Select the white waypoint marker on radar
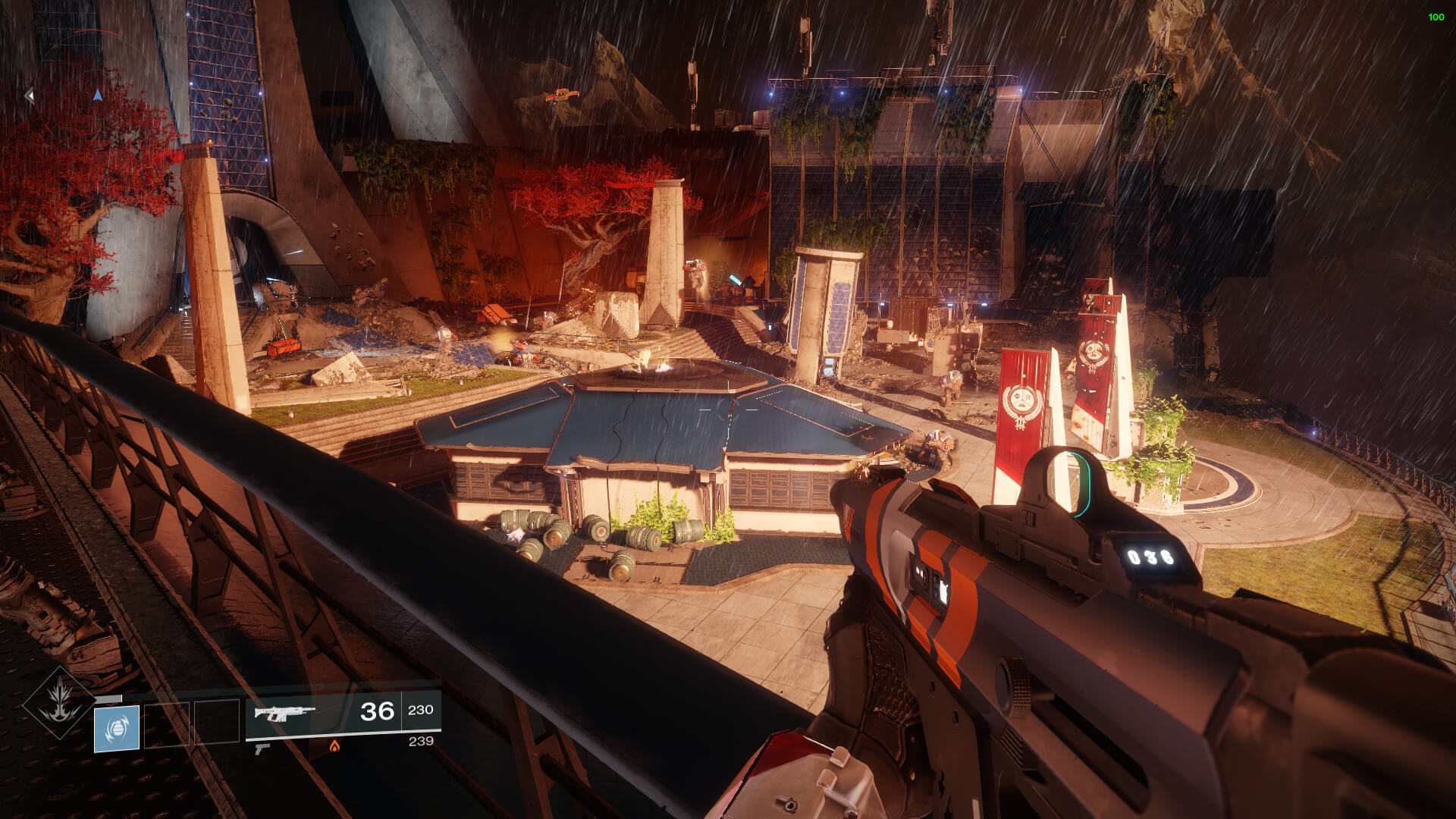This screenshot has width=1456, height=819. pyautogui.click(x=30, y=96)
